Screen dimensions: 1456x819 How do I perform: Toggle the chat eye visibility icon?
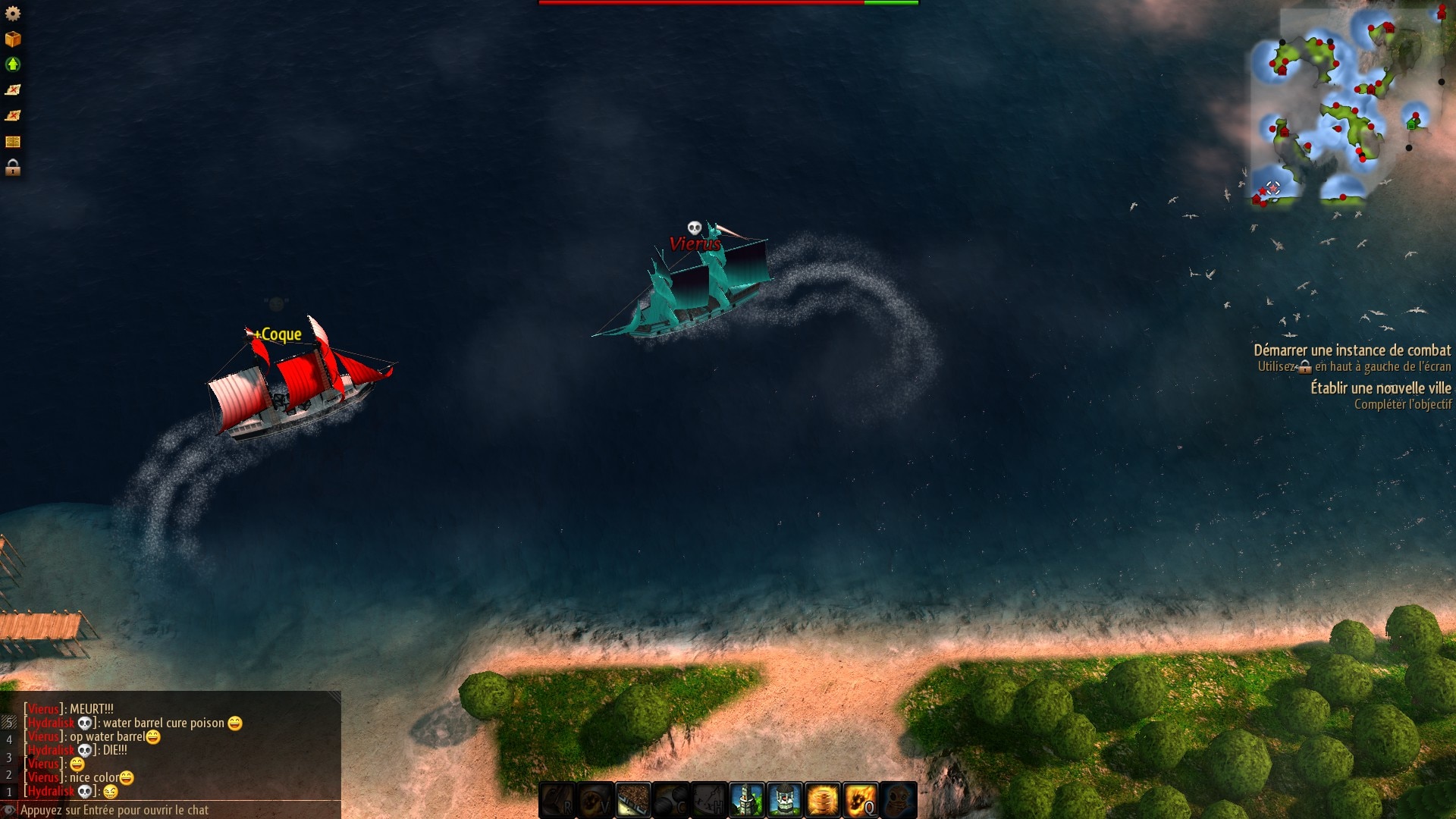point(8,810)
